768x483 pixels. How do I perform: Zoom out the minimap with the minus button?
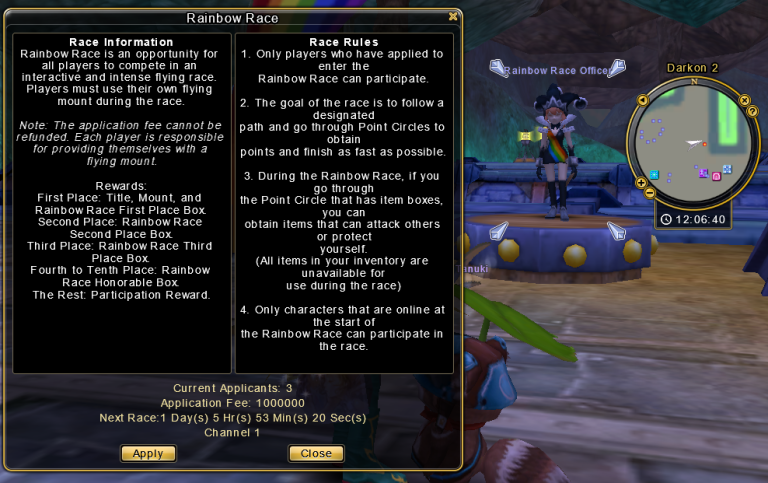[650, 192]
